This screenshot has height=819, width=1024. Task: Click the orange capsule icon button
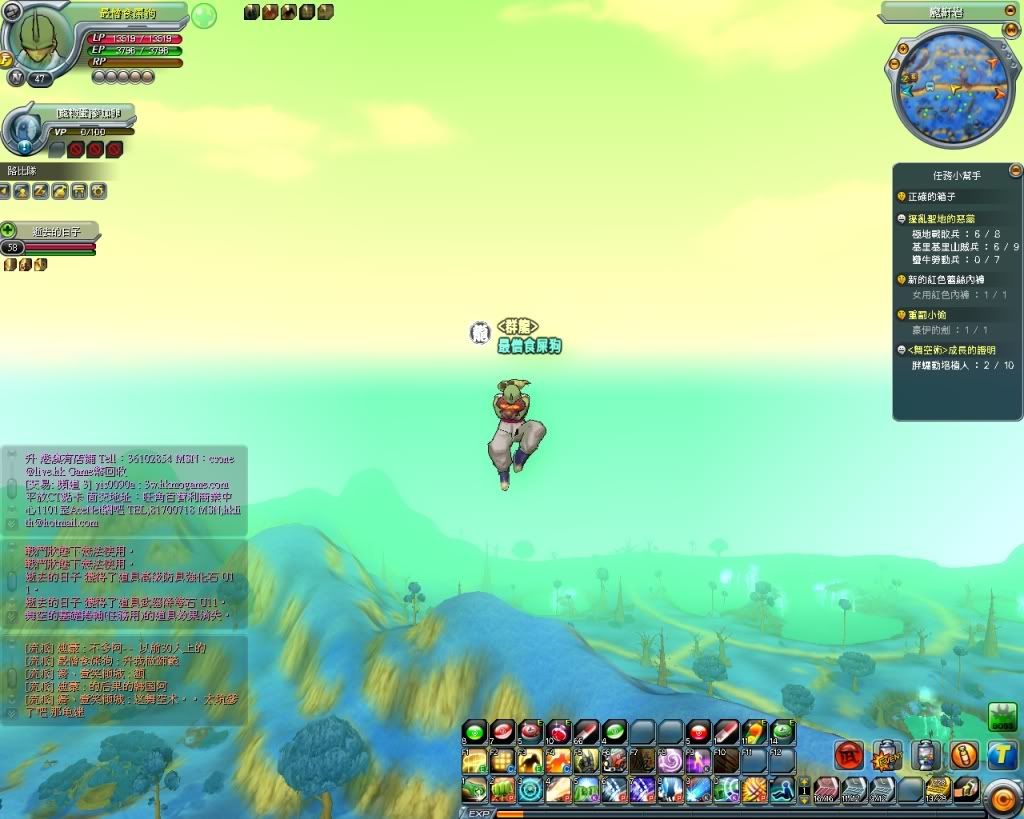pos(964,755)
